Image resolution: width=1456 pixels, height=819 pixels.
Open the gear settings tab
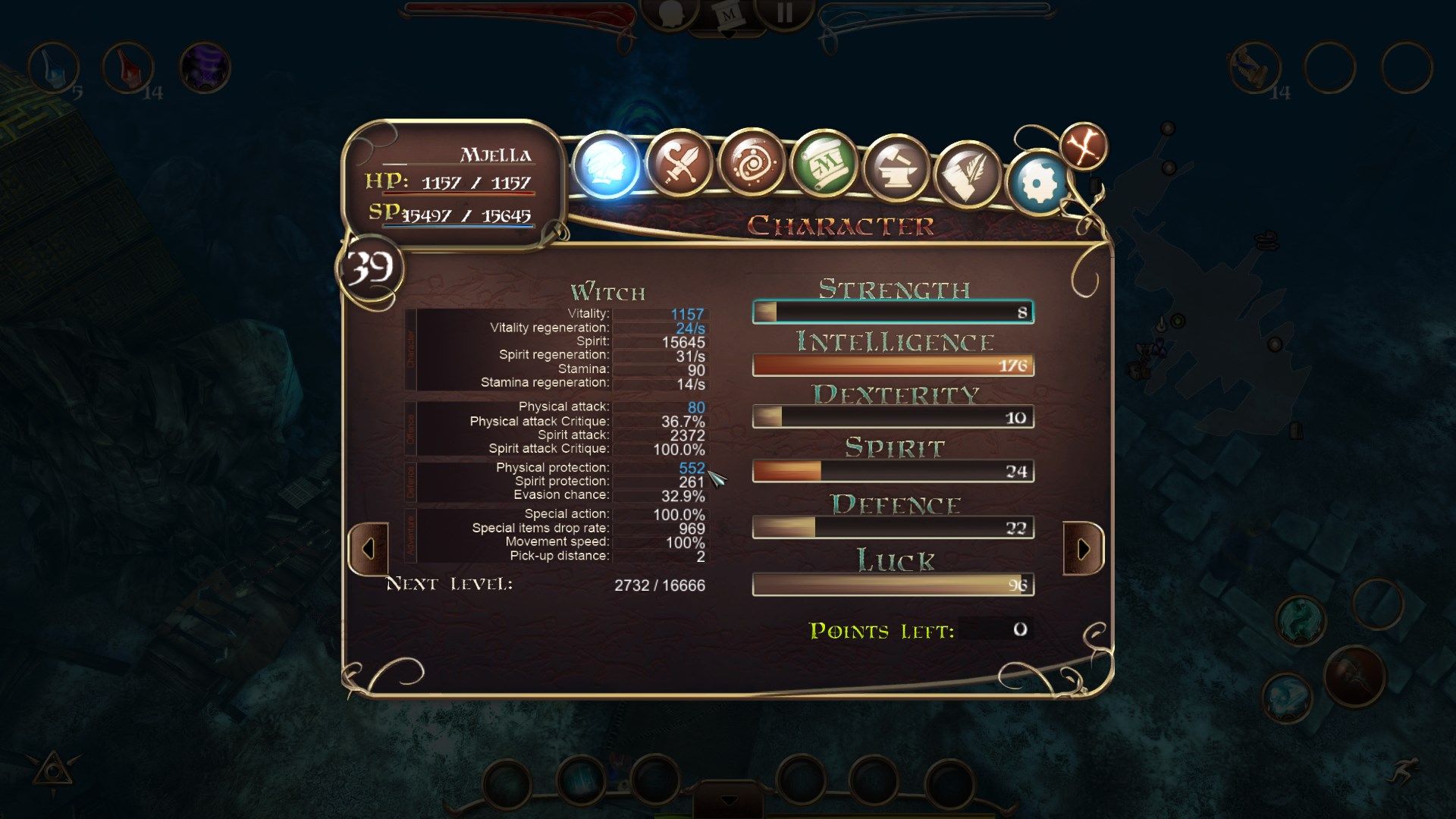pyautogui.click(x=1039, y=183)
